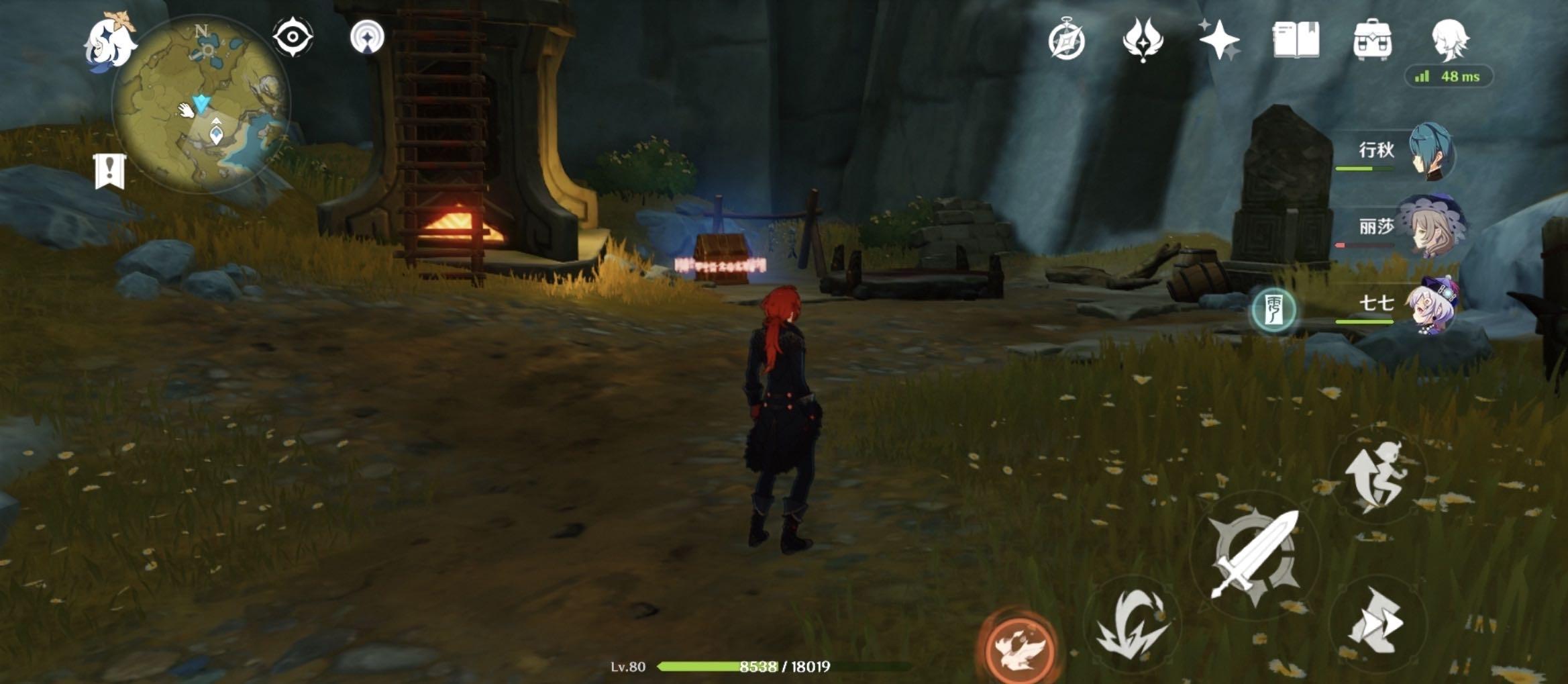Viewport: 1568px width, 684px height.
Task: Open the Wish star icon
Action: (x=1219, y=40)
